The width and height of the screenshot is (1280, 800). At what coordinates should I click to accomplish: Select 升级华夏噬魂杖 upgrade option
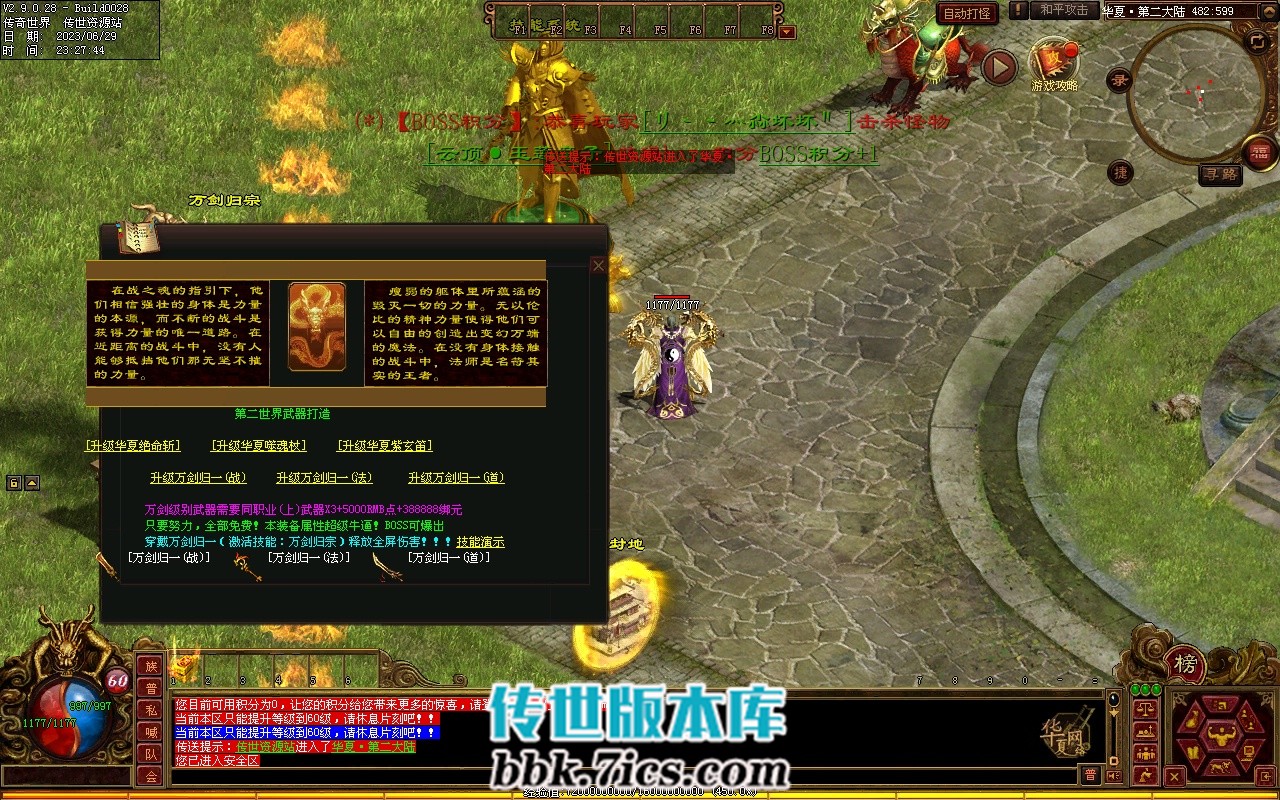click(259, 446)
